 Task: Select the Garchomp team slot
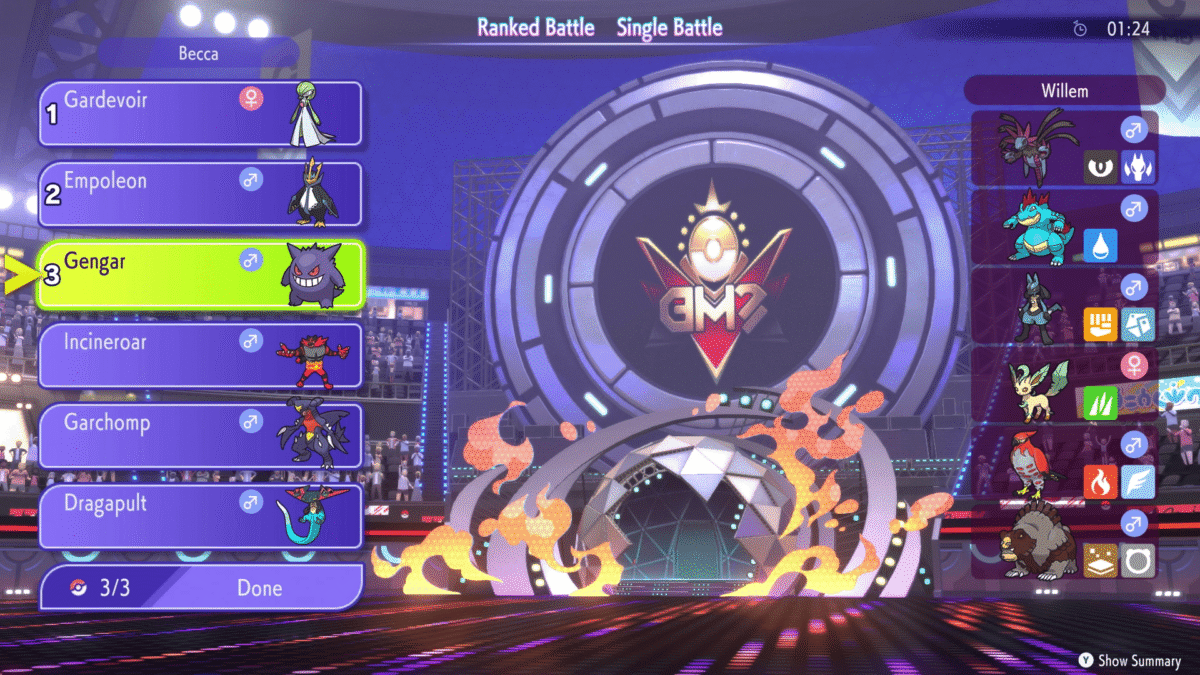click(x=200, y=436)
